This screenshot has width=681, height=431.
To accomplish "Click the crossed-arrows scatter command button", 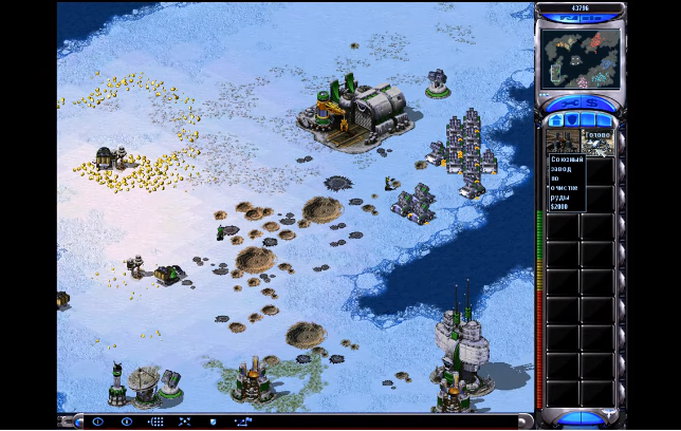I will pyautogui.click(x=184, y=422).
